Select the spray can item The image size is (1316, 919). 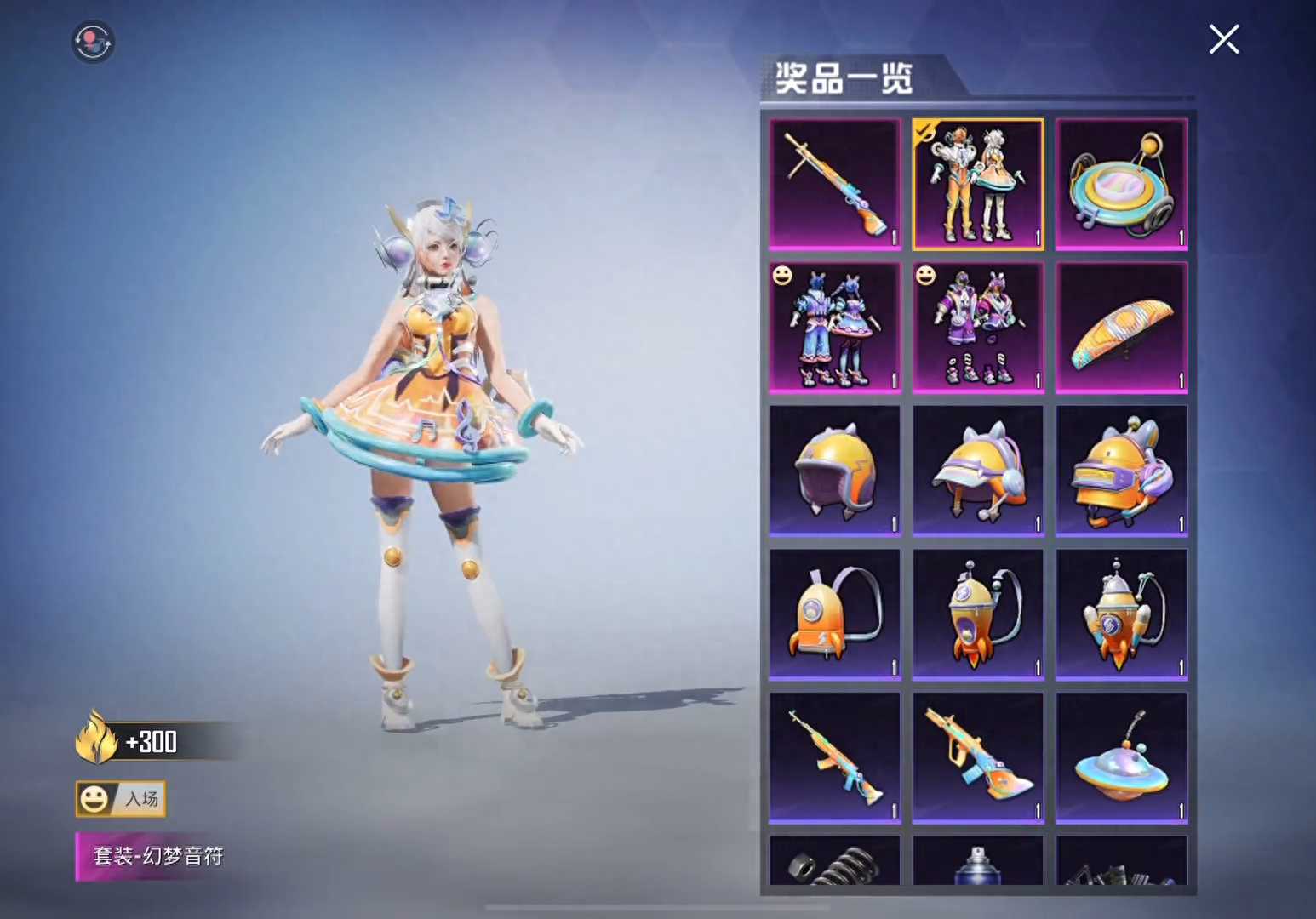(978, 862)
